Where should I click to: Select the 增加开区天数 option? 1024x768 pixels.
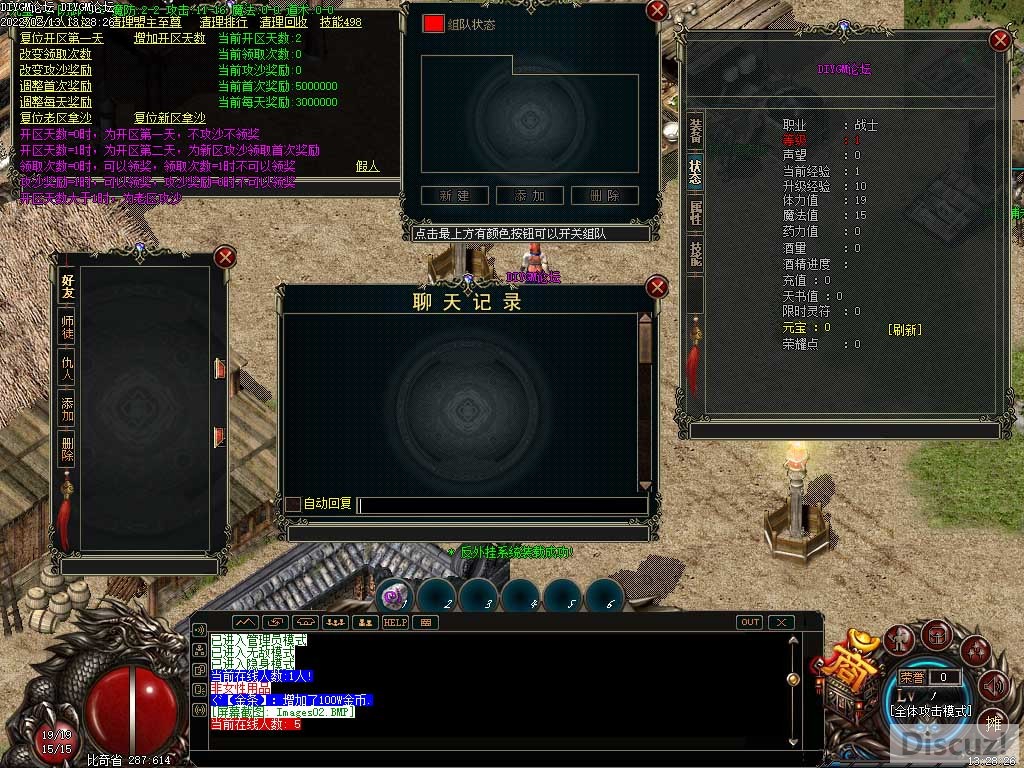point(169,38)
